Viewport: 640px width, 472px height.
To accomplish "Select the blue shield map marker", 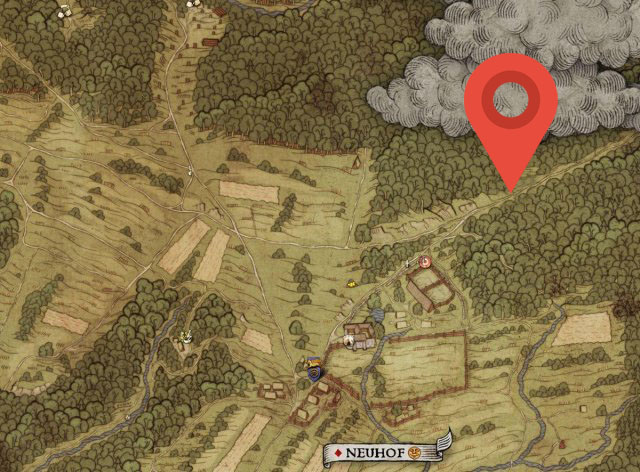I will click(316, 372).
